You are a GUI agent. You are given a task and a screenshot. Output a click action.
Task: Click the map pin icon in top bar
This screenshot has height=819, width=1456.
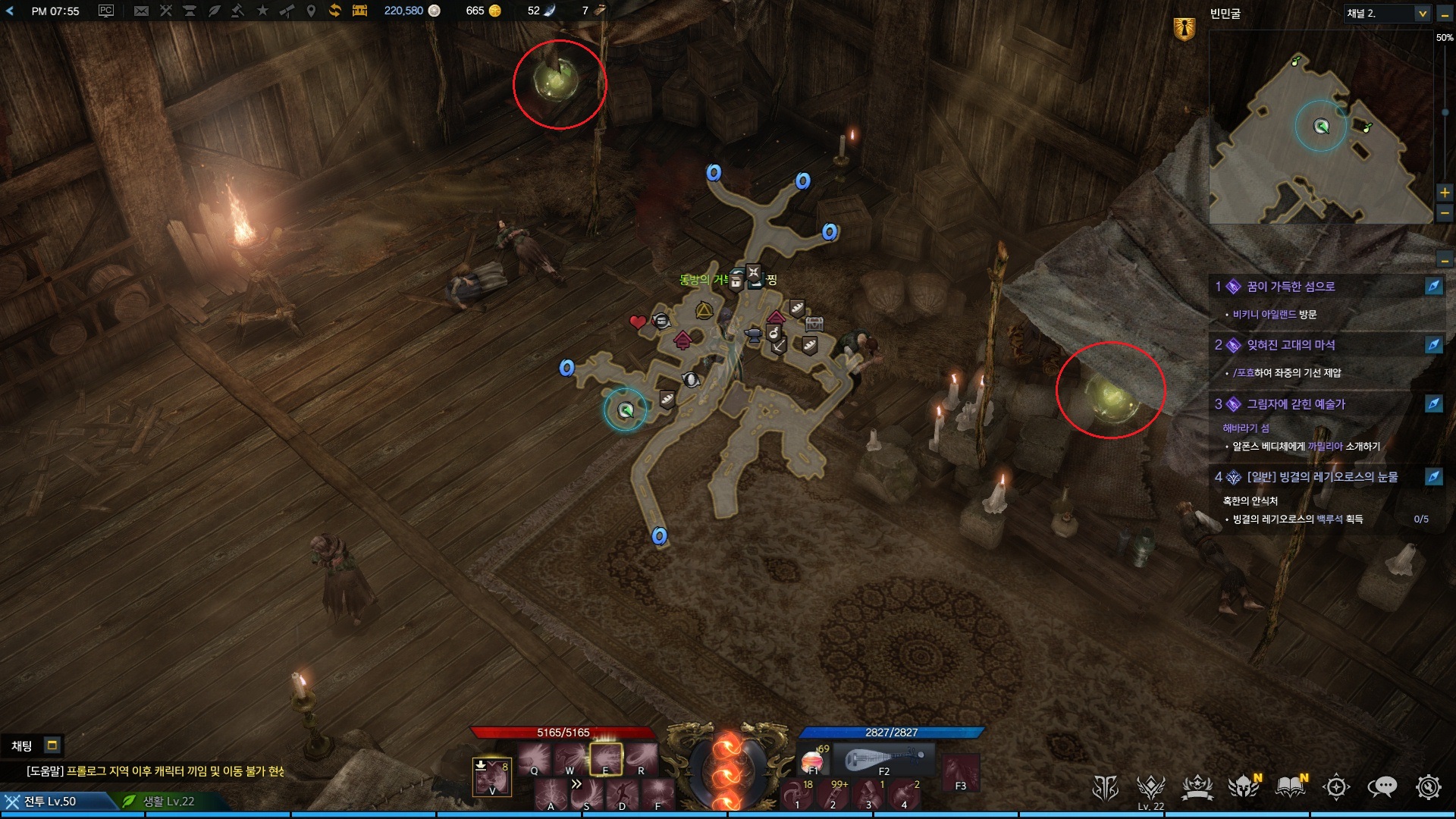coord(310,11)
